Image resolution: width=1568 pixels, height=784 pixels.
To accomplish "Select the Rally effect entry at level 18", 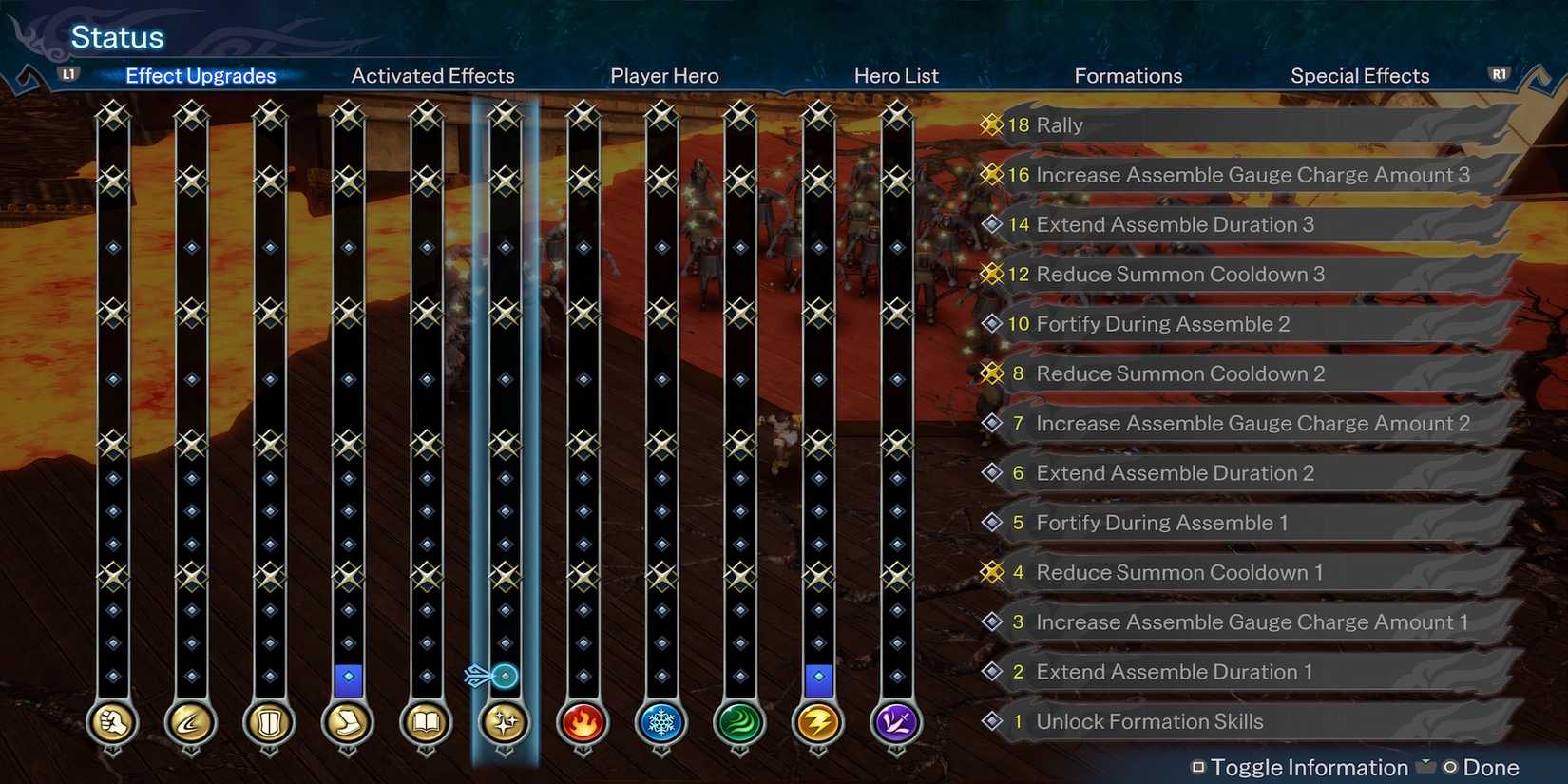I will (x=1235, y=124).
